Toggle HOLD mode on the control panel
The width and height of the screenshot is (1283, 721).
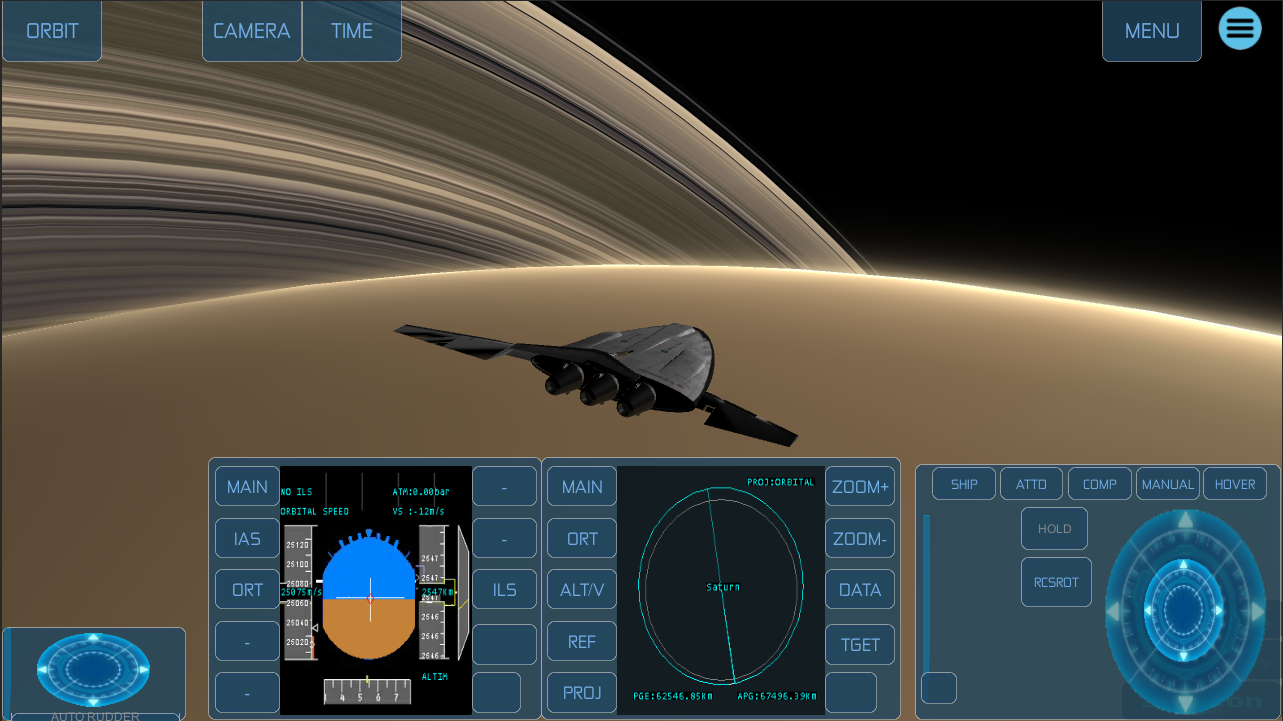click(1054, 528)
